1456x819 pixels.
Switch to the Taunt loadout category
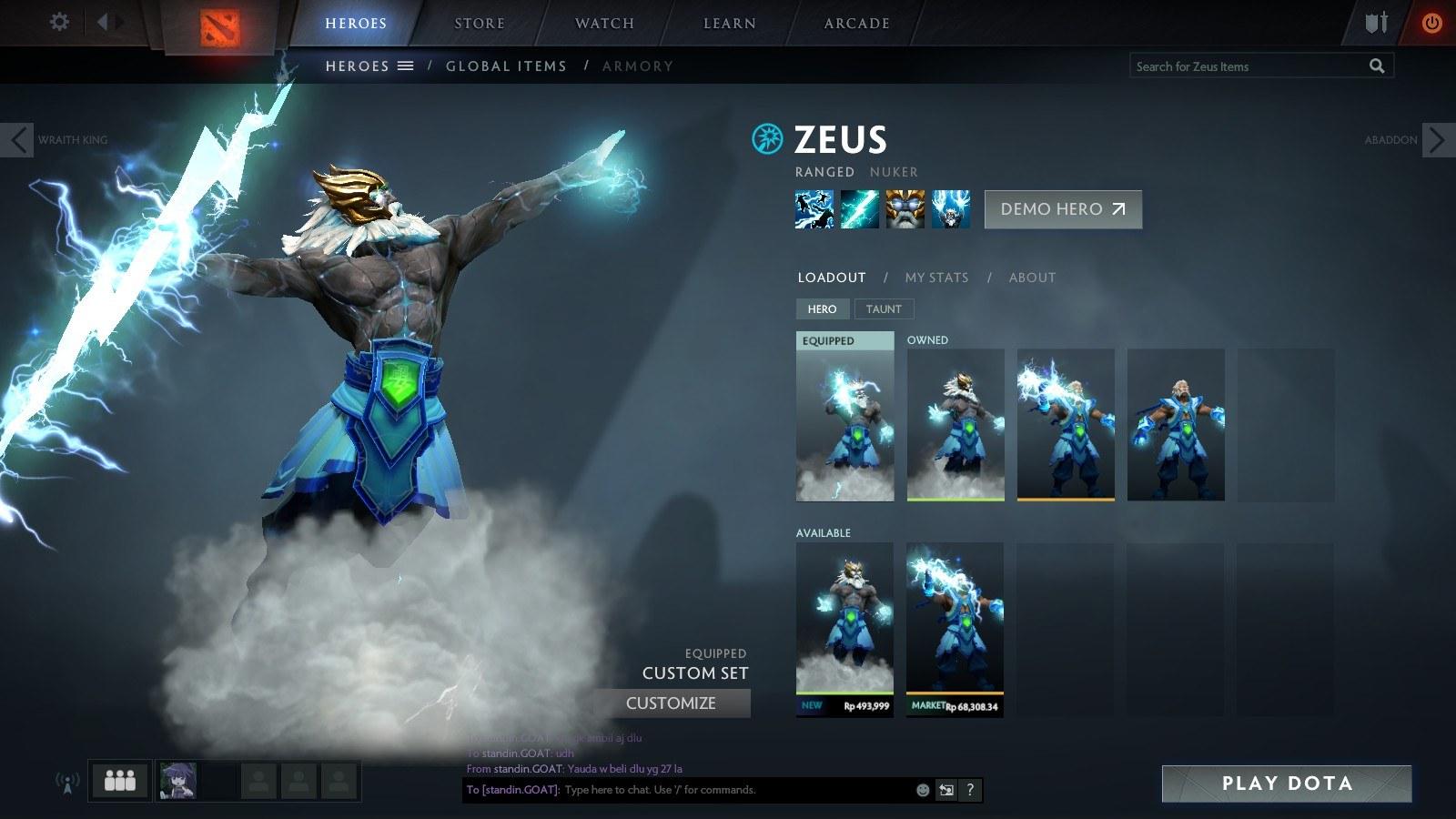(x=884, y=309)
